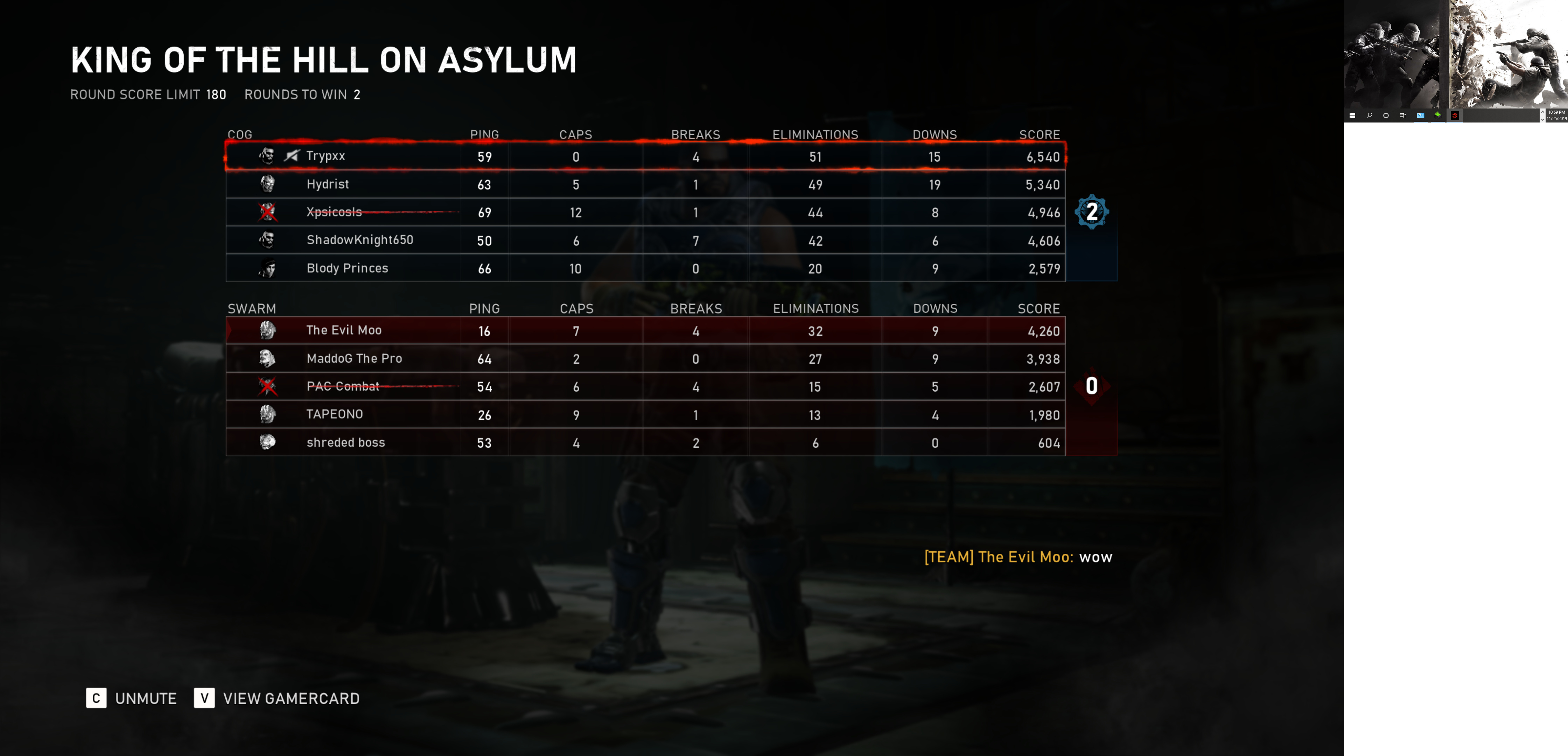
Task: Select Trypxx's row on the scoreboard
Action: (x=645, y=156)
